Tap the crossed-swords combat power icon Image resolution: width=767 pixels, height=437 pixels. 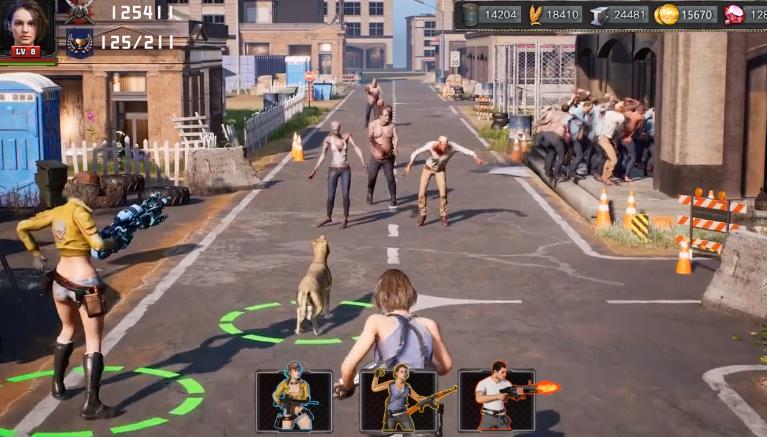[x=79, y=11]
